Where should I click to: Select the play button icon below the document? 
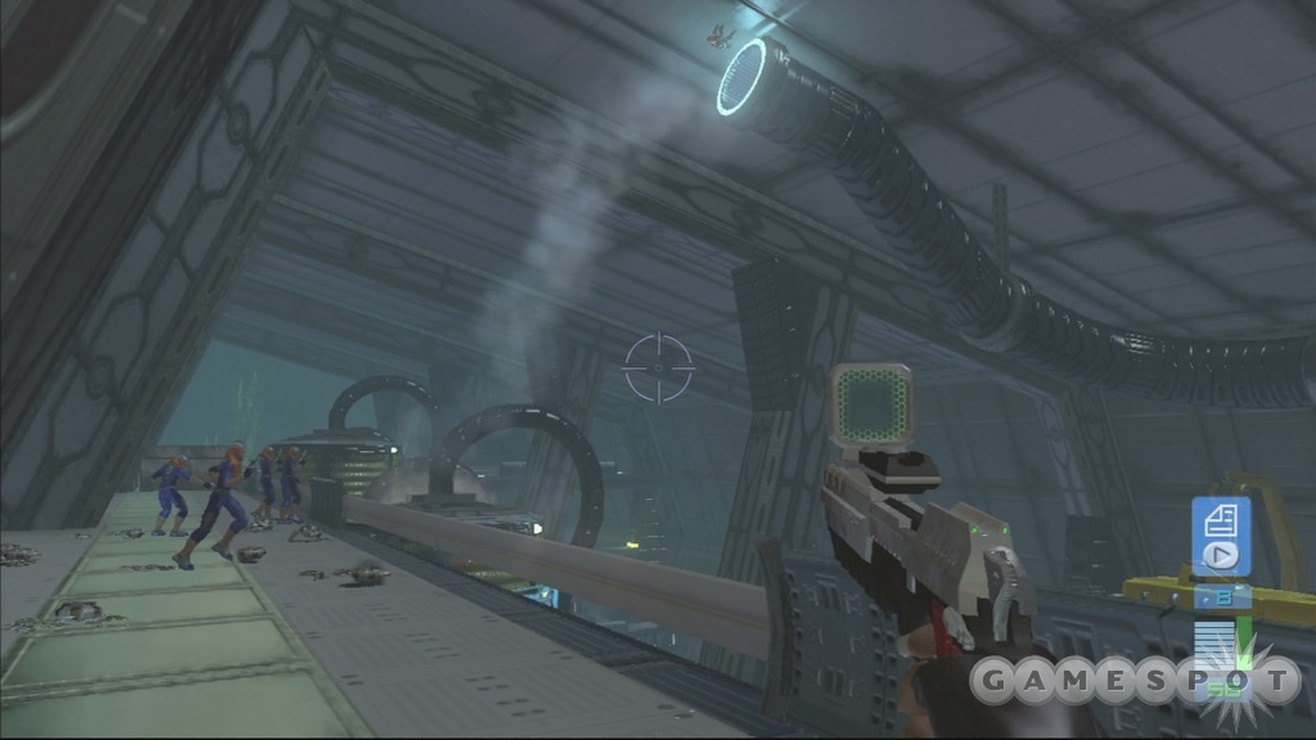coord(1220,553)
